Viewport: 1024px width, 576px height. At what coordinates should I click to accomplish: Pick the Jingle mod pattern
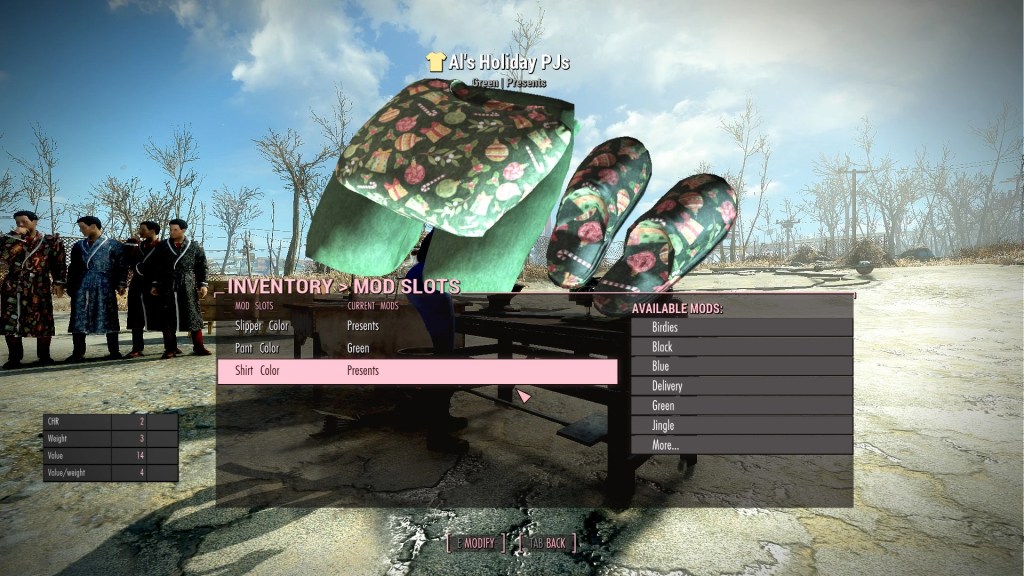[741, 425]
